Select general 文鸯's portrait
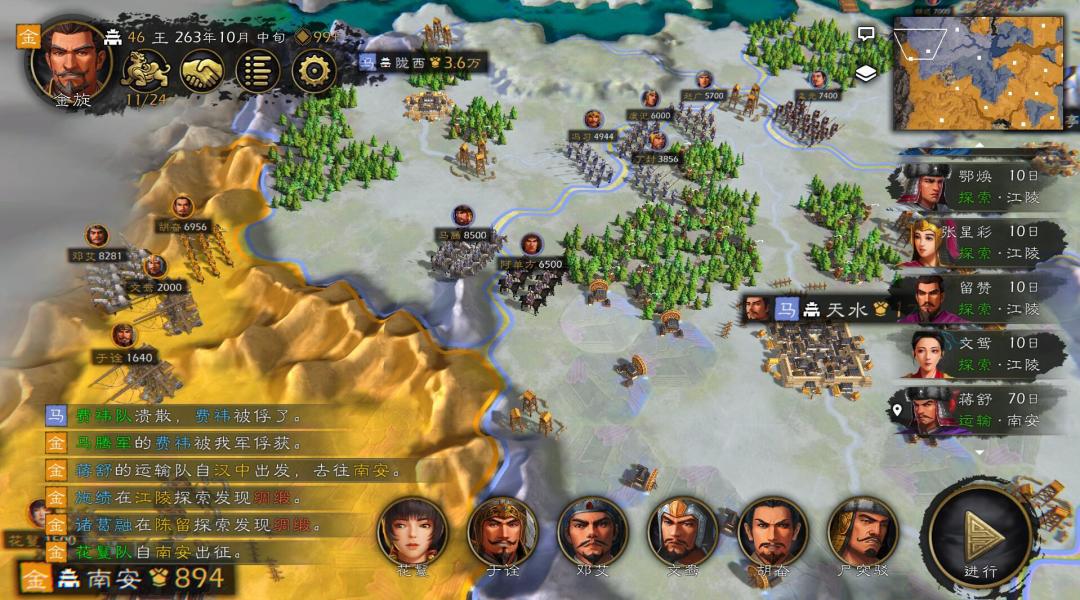 [x=682, y=532]
